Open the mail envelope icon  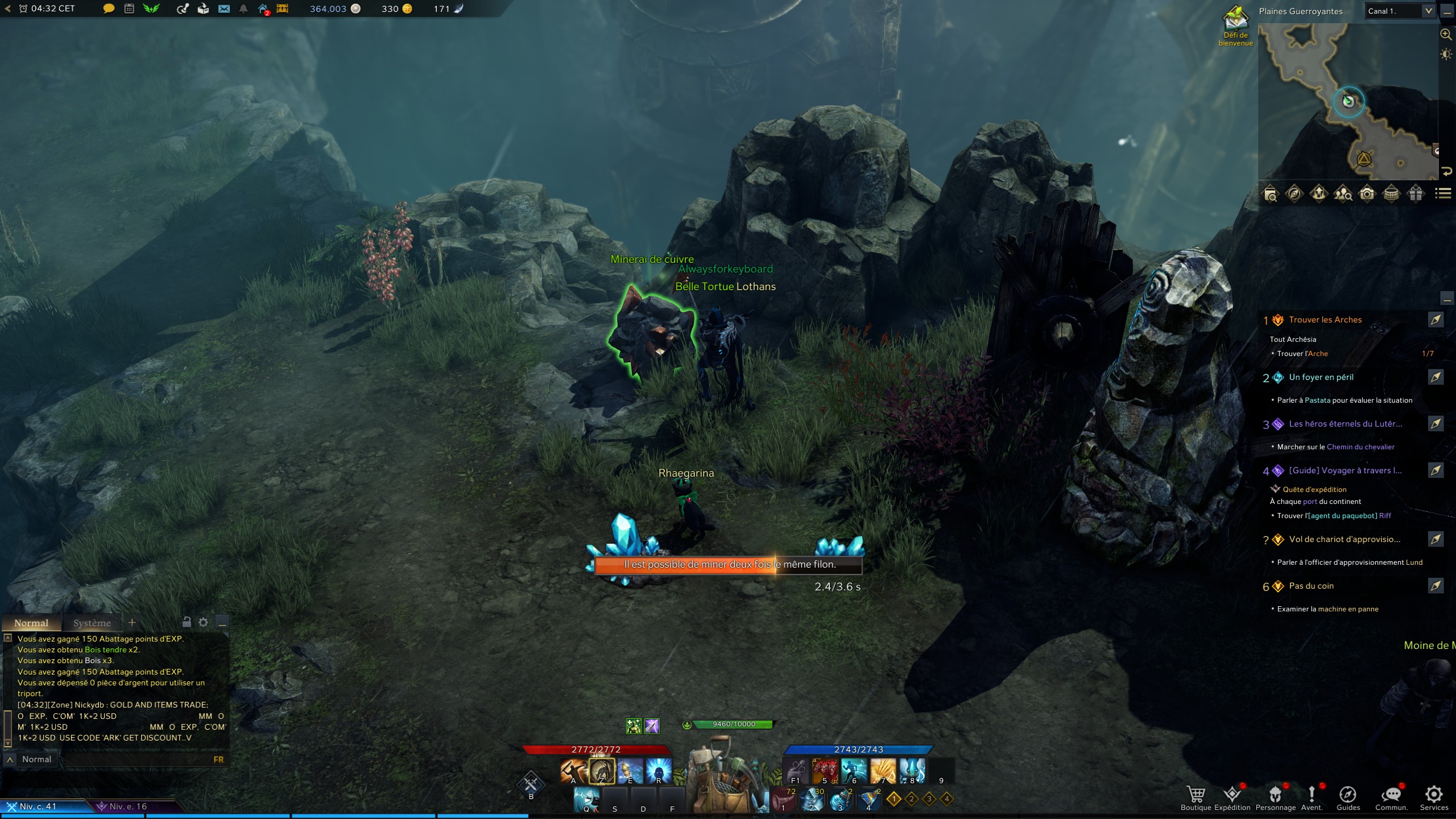(x=224, y=9)
